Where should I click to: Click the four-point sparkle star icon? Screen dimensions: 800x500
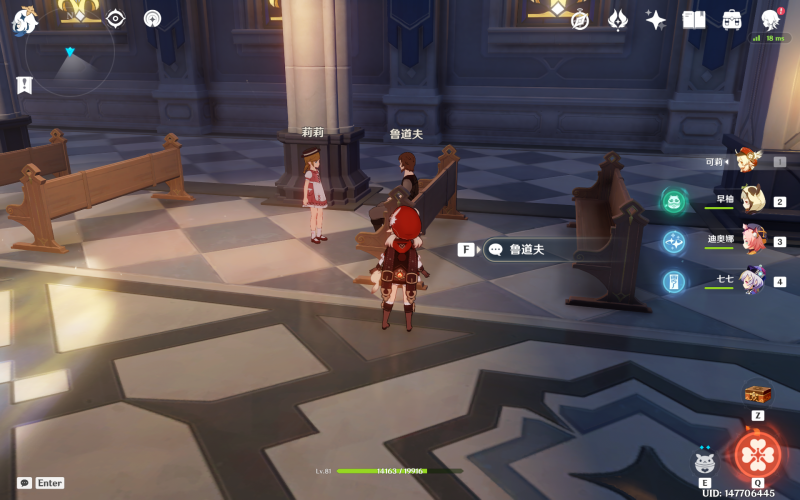tap(656, 20)
